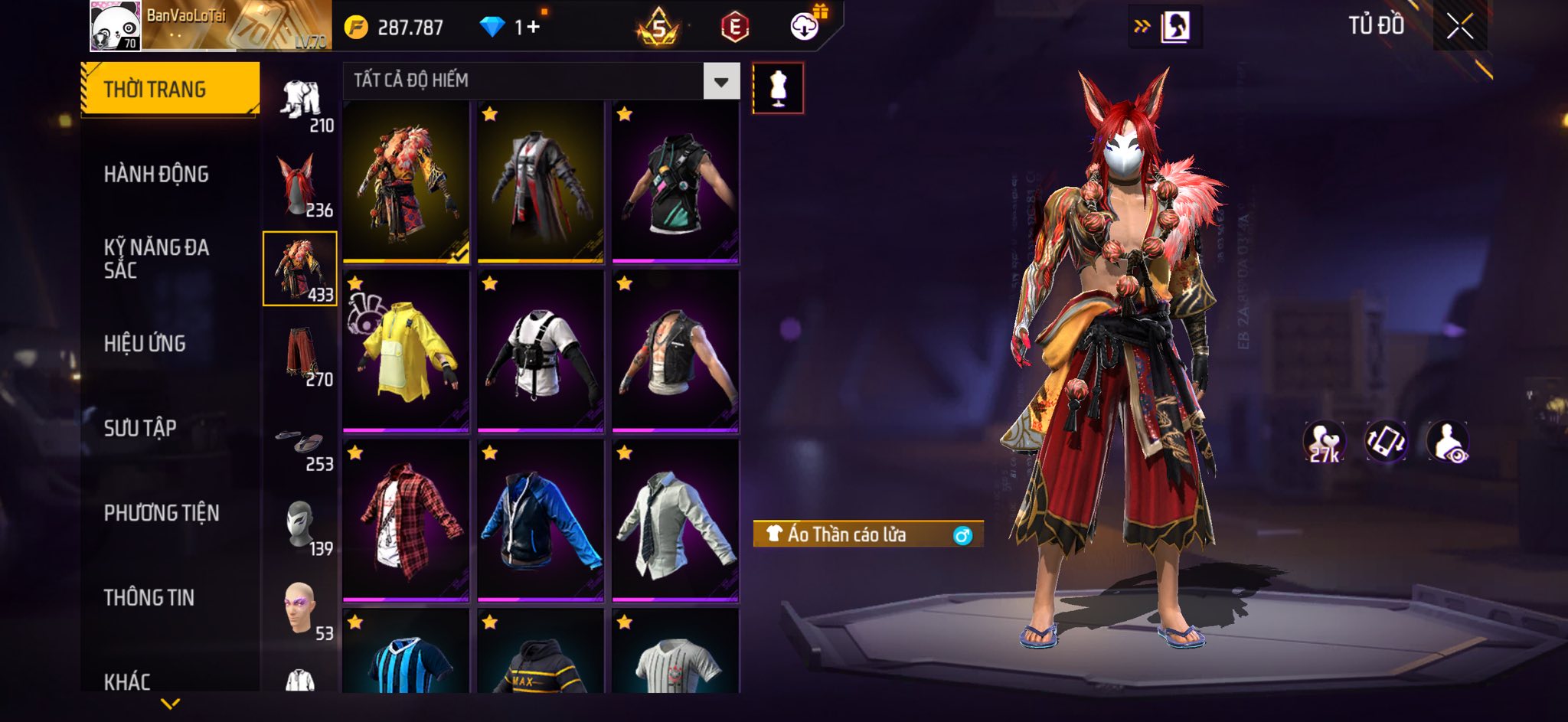
Task: Add diamonds with the plus button
Action: (533, 28)
